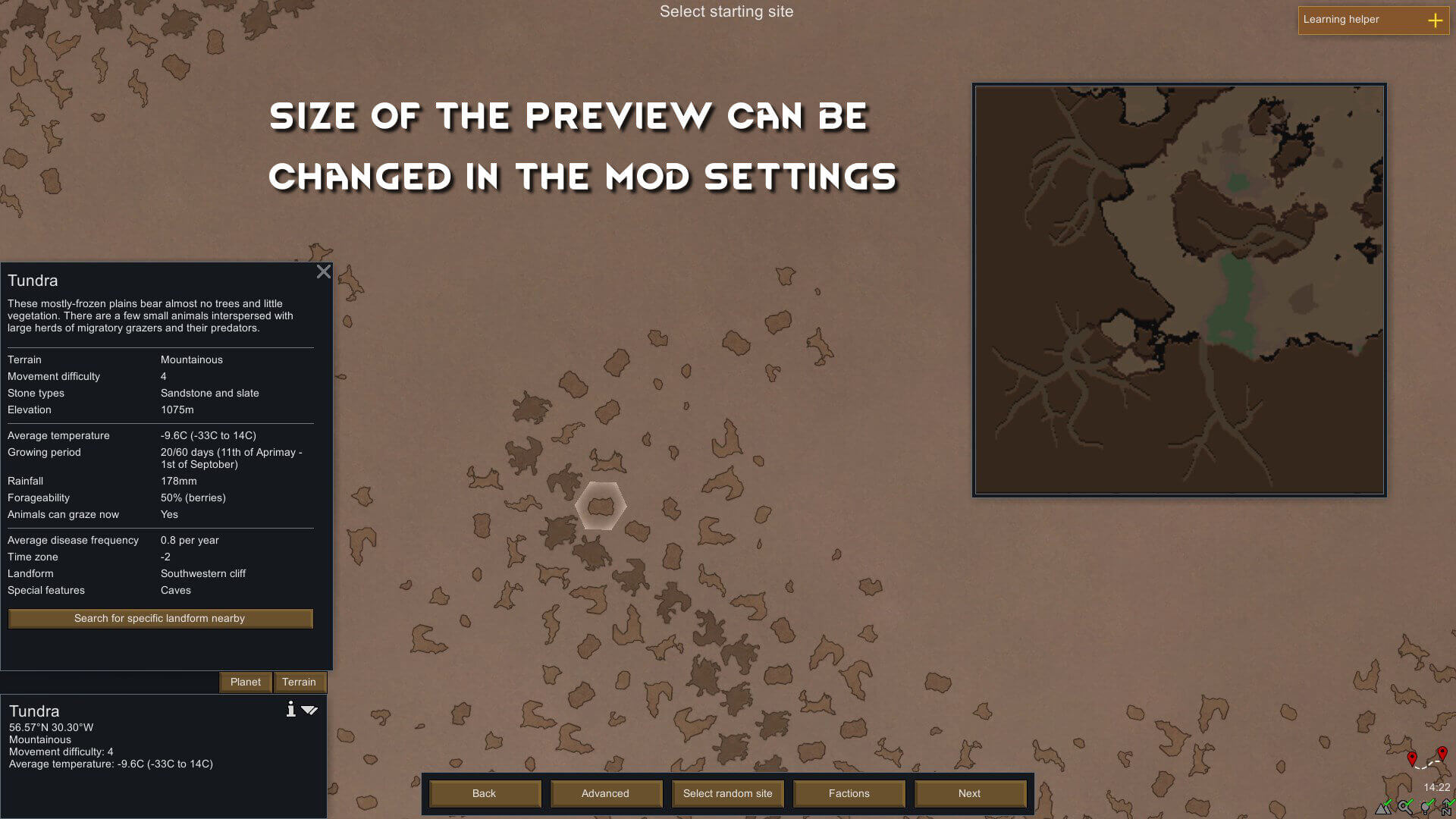Toggle the lightbulb icon
This screenshot has height=819, width=1456.
(x=1427, y=808)
